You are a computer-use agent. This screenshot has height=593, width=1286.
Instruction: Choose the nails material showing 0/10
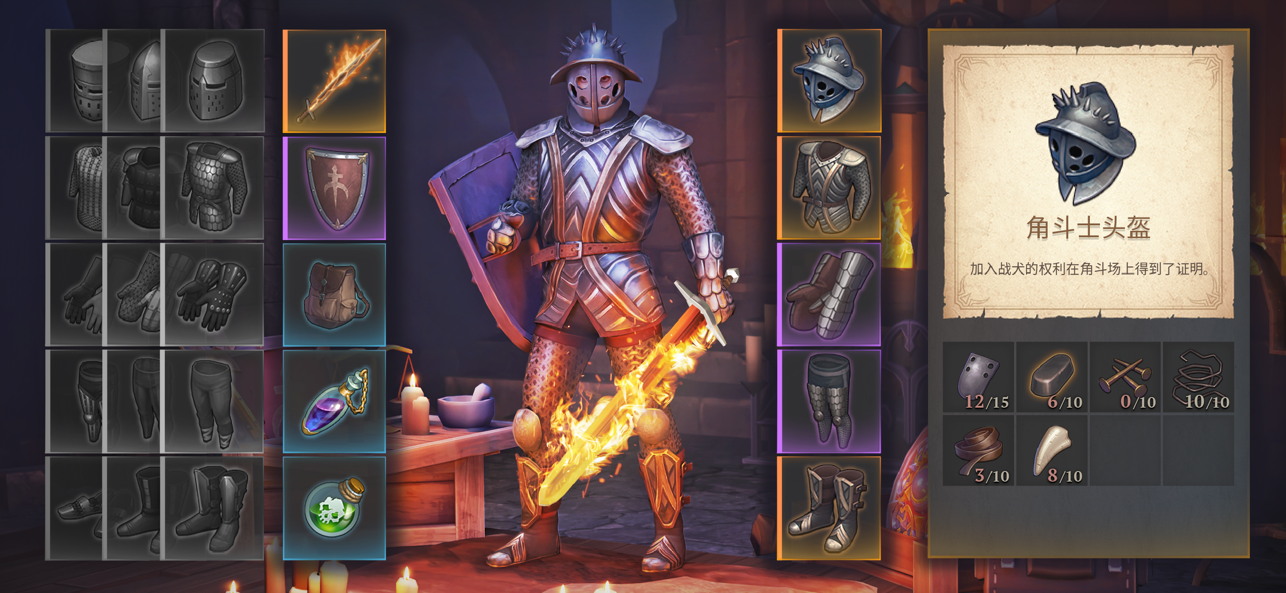click(x=1125, y=378)
